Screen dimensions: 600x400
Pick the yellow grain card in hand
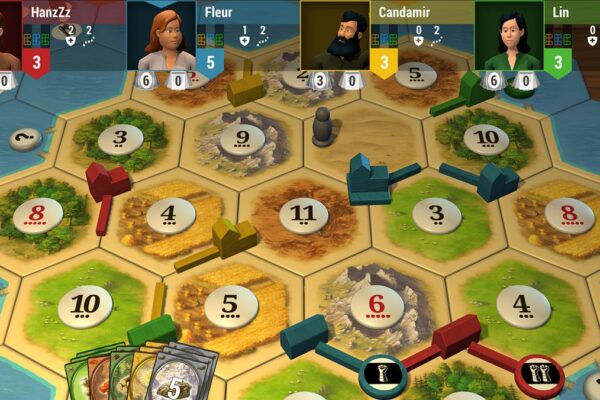(141, 372)
